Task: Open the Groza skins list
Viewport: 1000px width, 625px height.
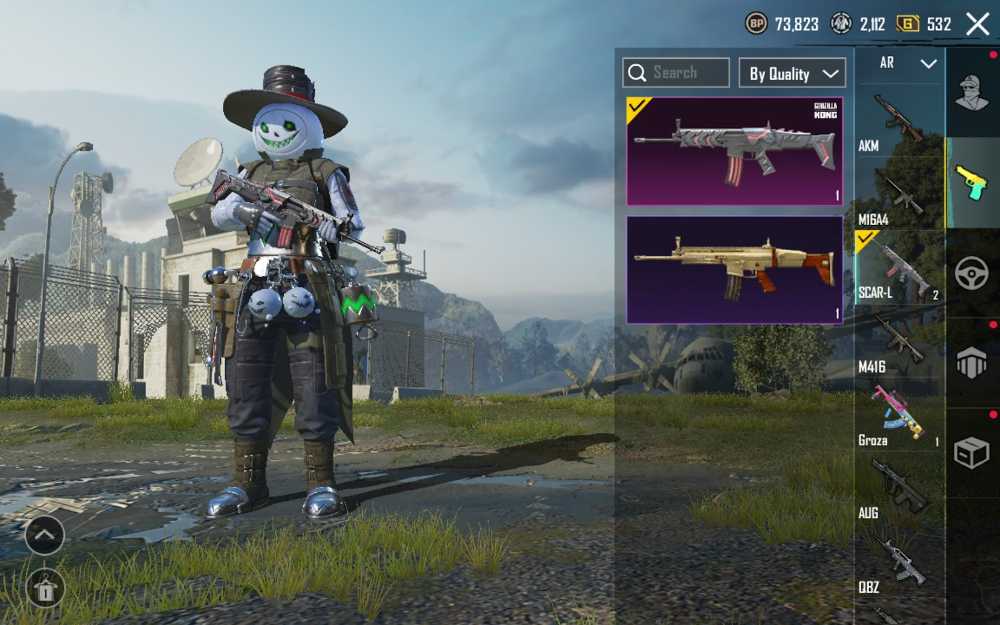Action: point(897,416)
